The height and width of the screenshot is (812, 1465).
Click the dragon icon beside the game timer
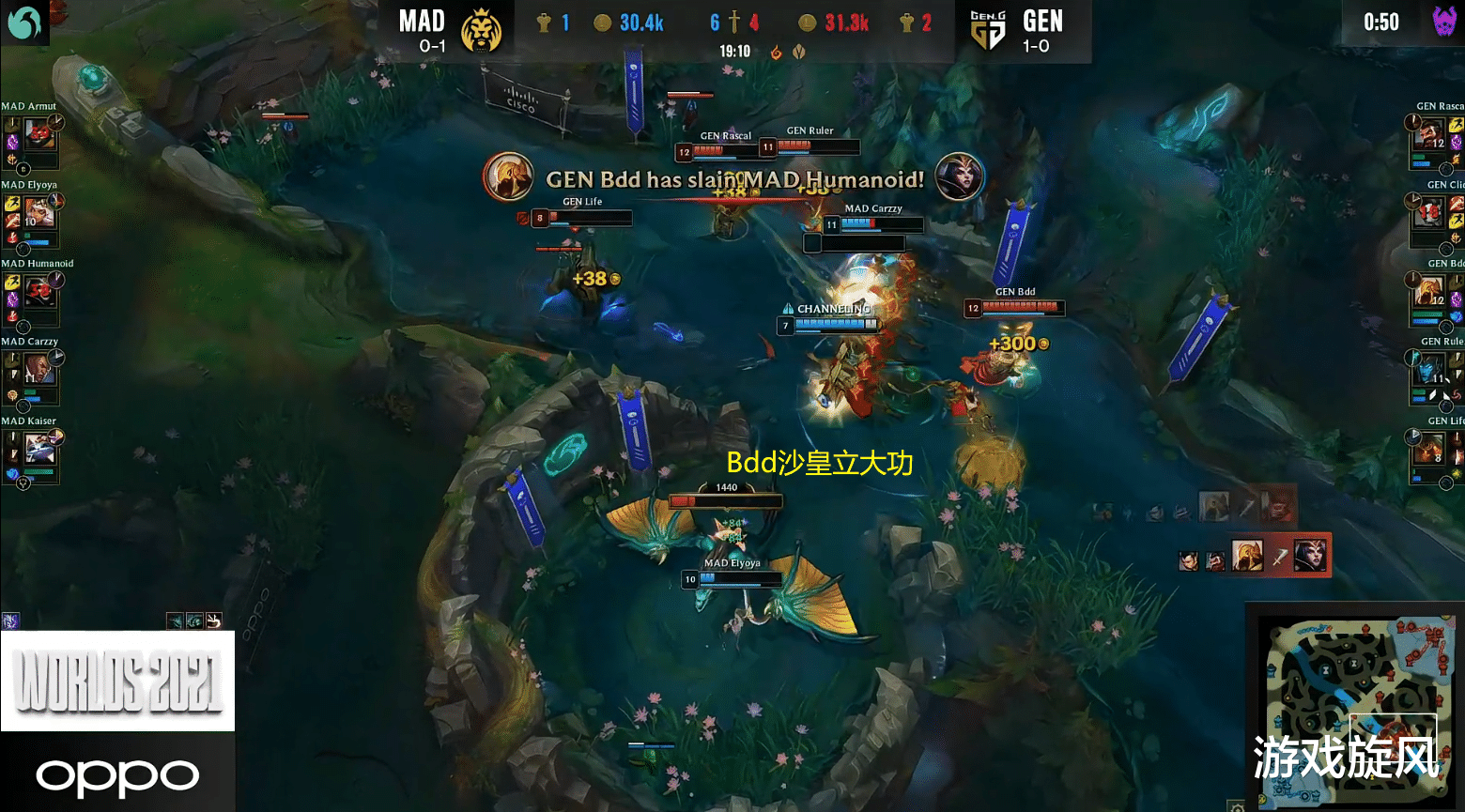pos(775,54)
